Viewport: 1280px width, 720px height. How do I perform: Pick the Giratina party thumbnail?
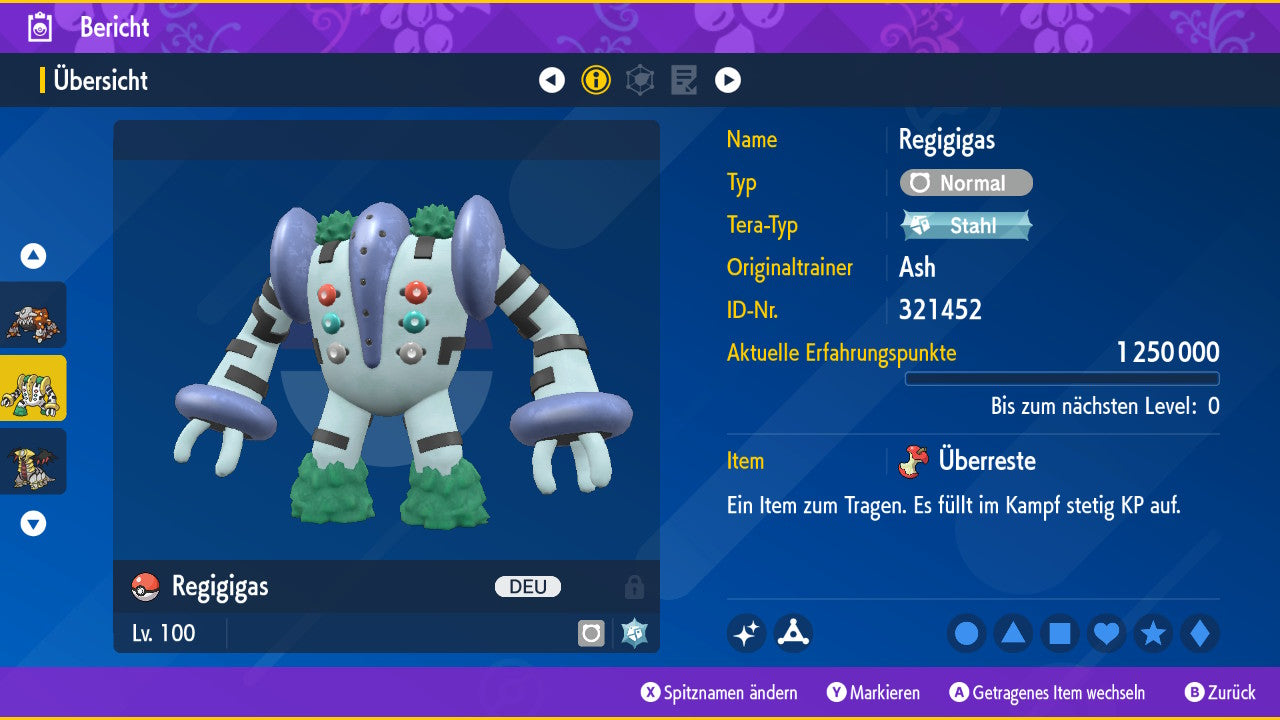[x=33, y=461]
